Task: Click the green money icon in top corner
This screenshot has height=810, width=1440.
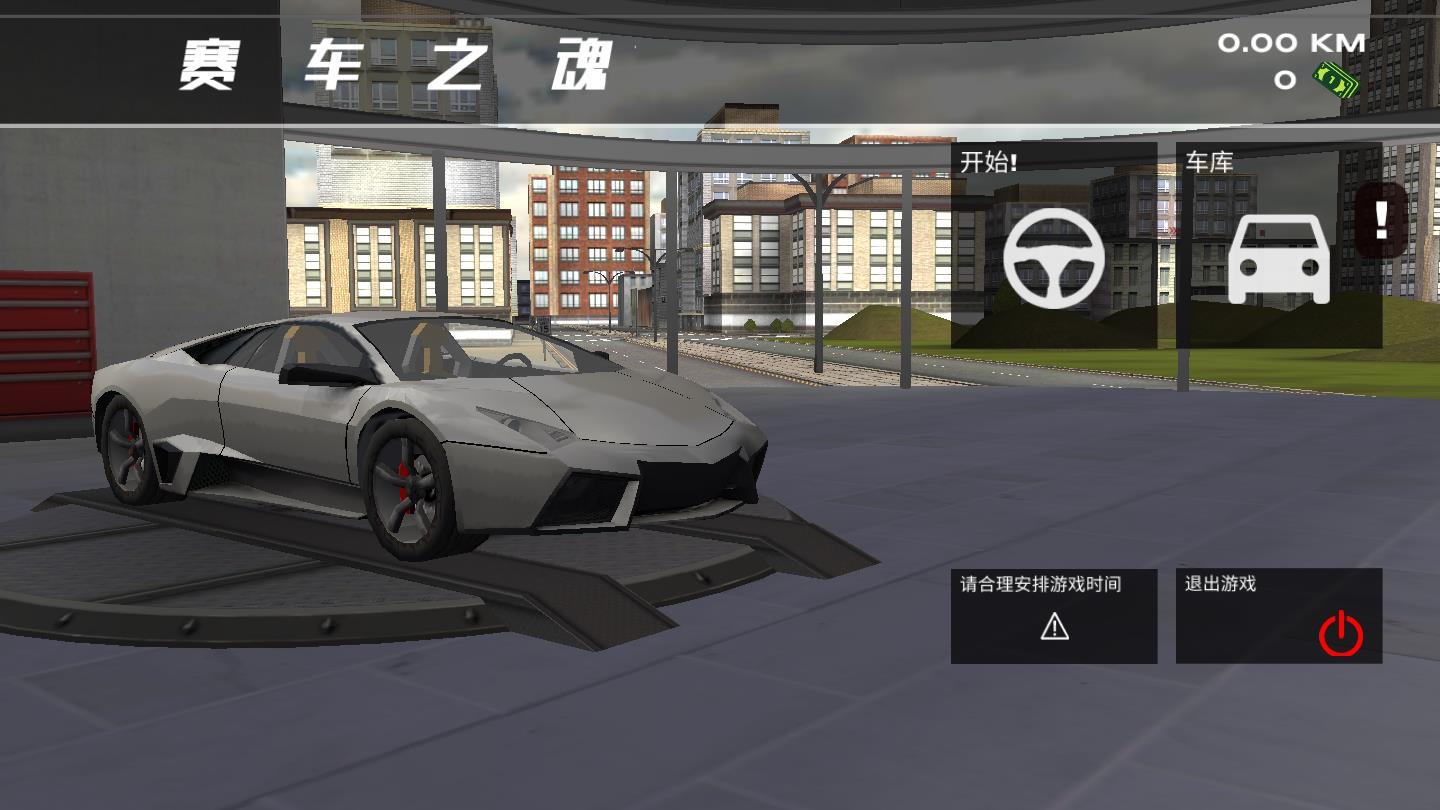Action: pyautogui.click(x=1333, y=80)
